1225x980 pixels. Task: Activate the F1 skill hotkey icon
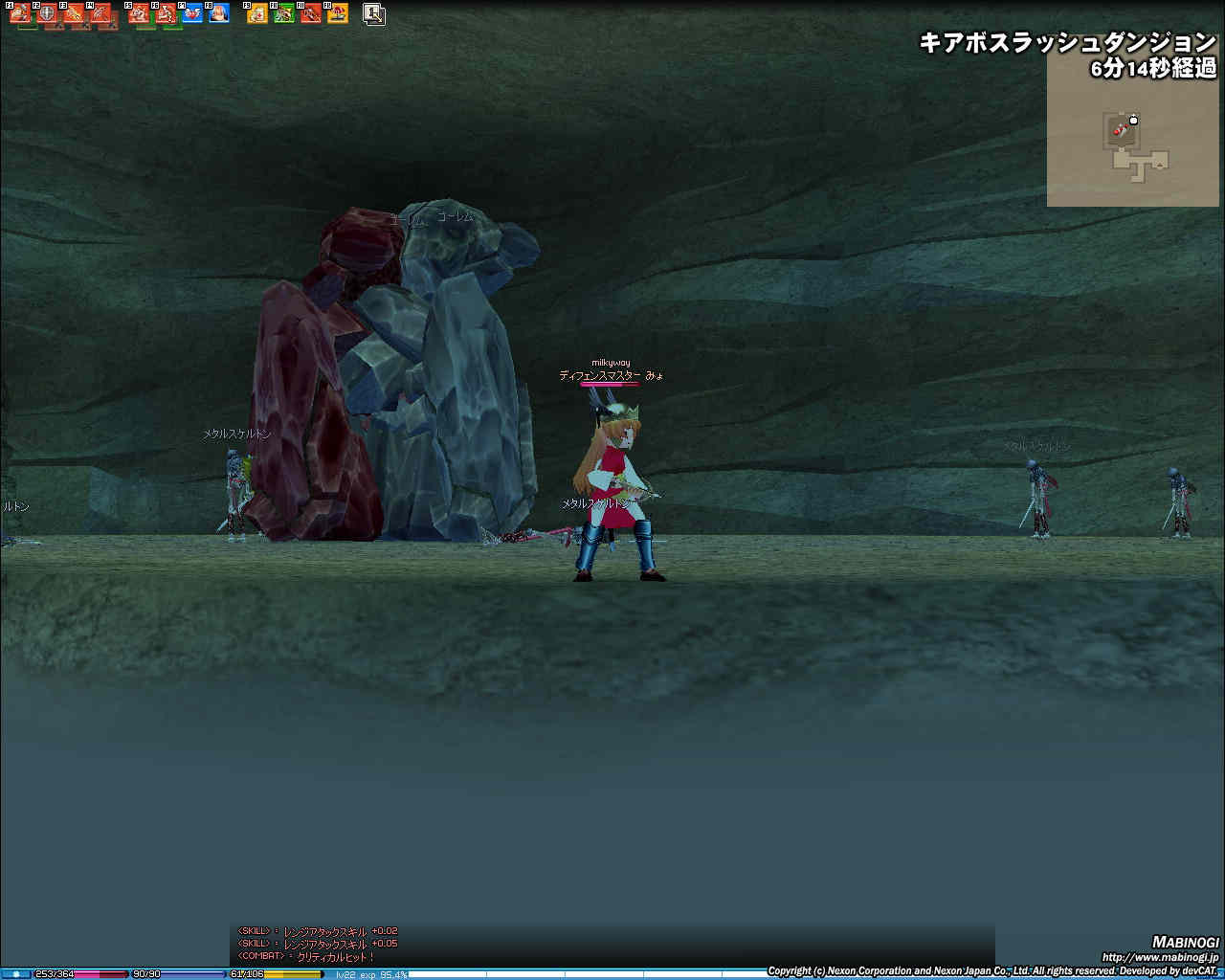21,13
